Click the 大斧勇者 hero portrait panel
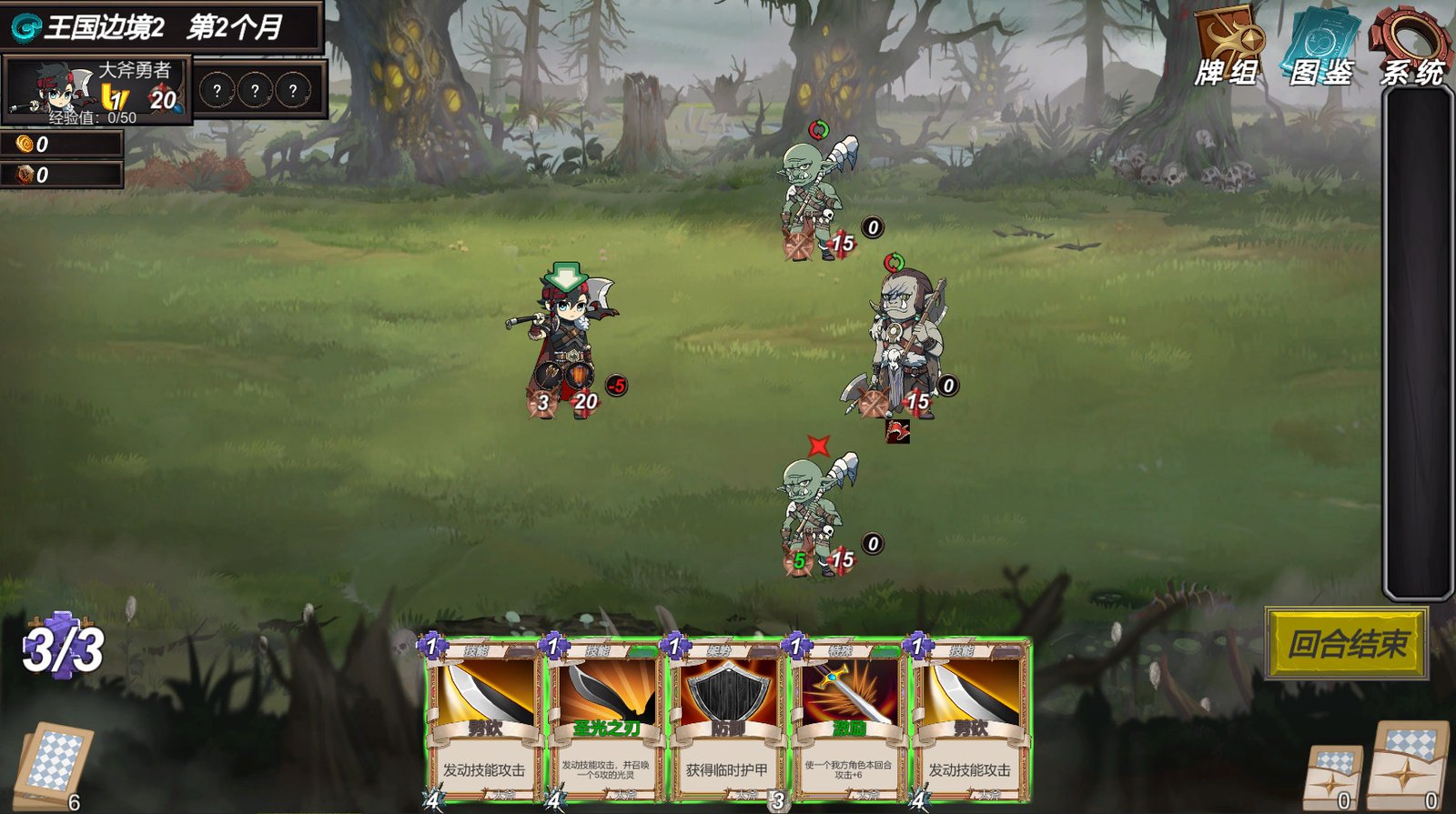 (x=96, y=89)
